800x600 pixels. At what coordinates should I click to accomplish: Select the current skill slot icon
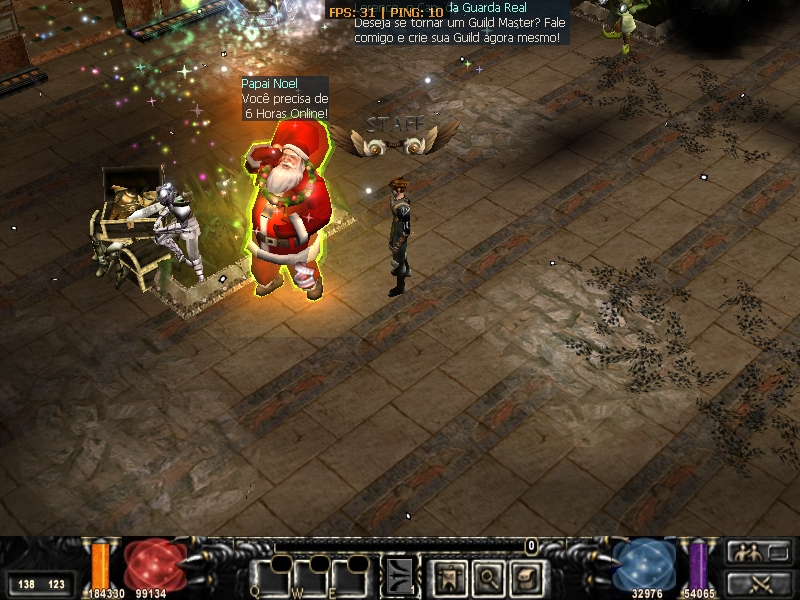click(x=400, y=575)
